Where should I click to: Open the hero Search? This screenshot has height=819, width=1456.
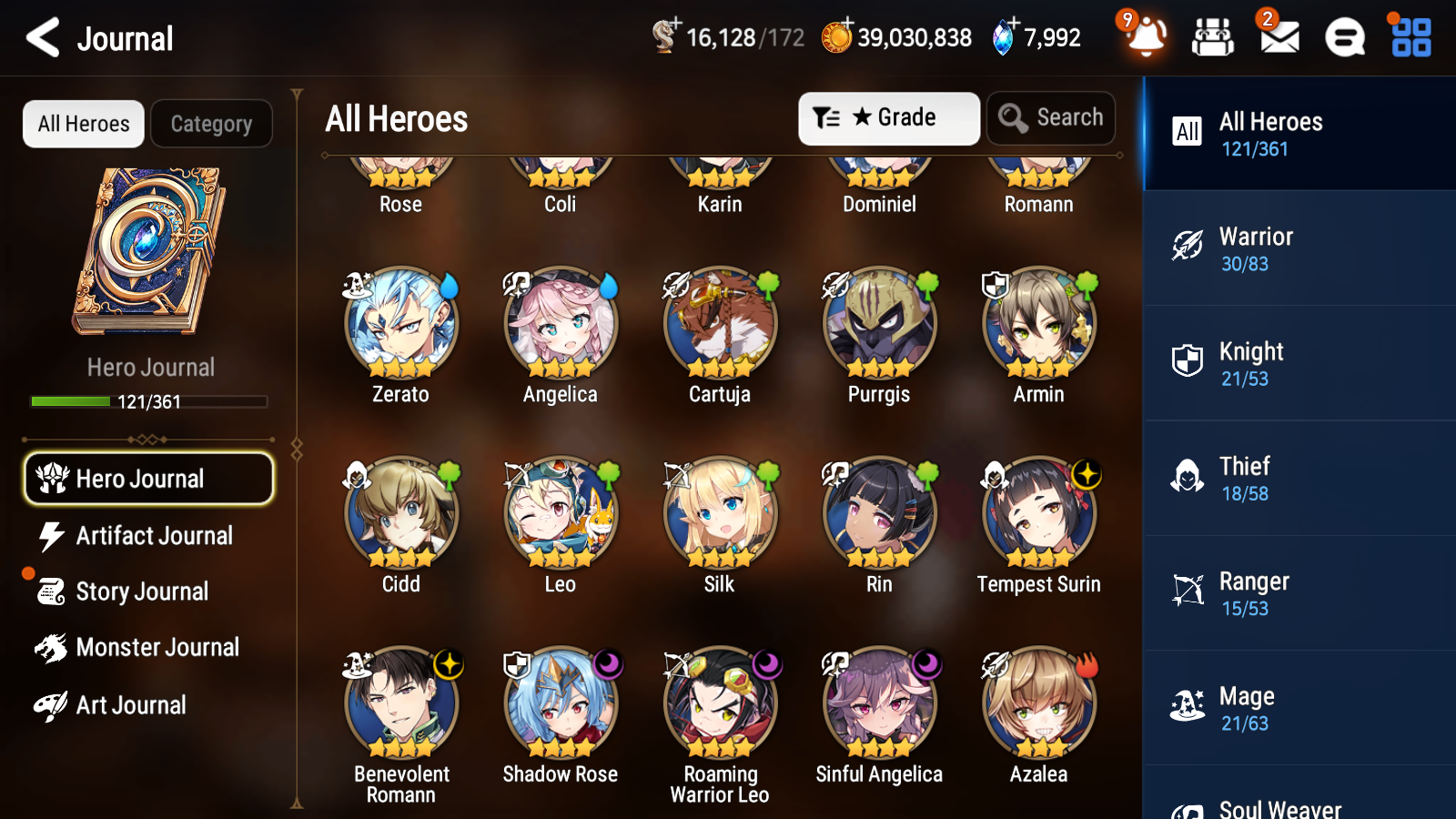pyautogui.click(x=1050, y=117)
